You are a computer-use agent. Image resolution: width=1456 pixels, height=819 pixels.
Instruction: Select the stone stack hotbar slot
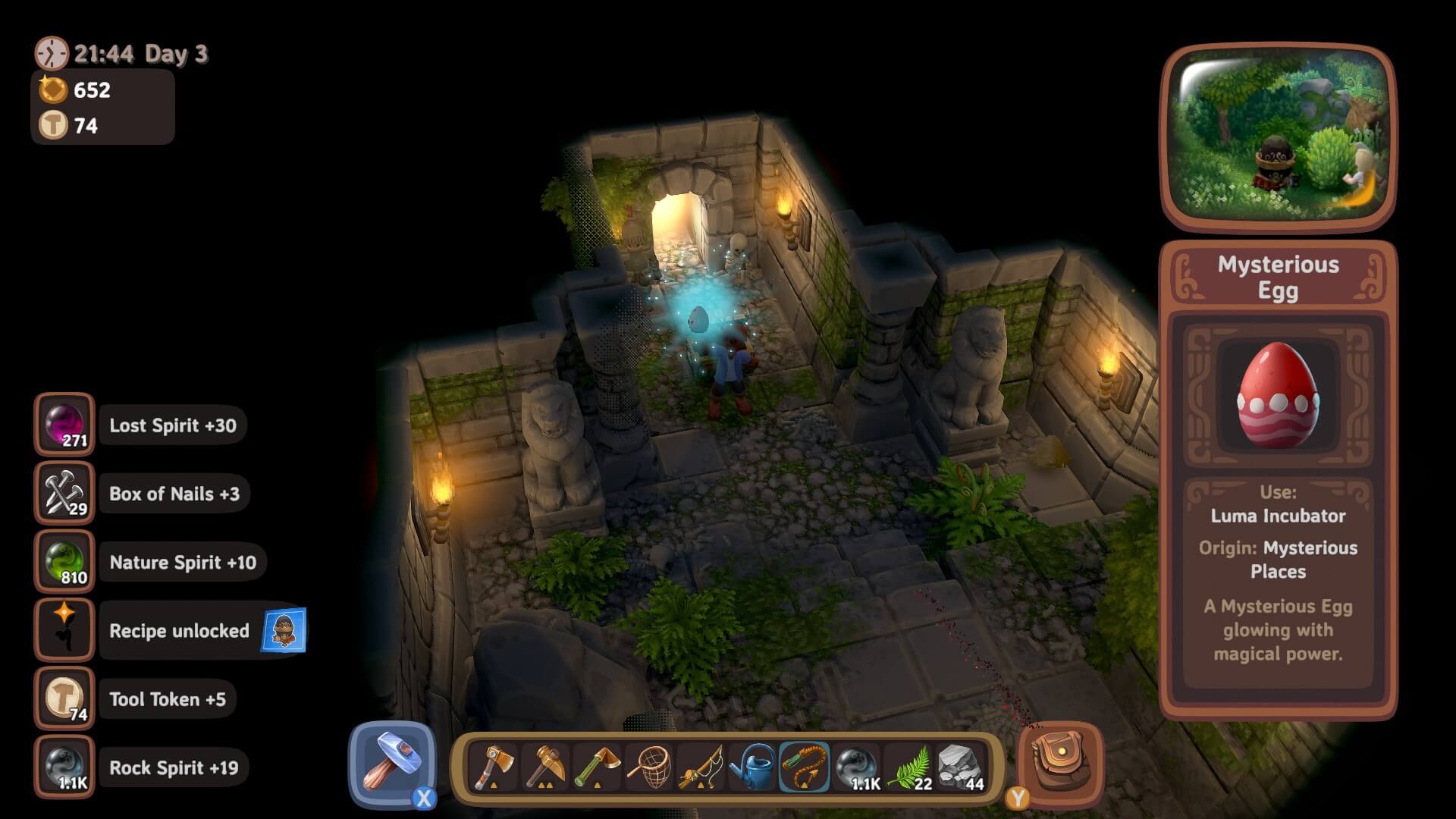coord(960,767)
